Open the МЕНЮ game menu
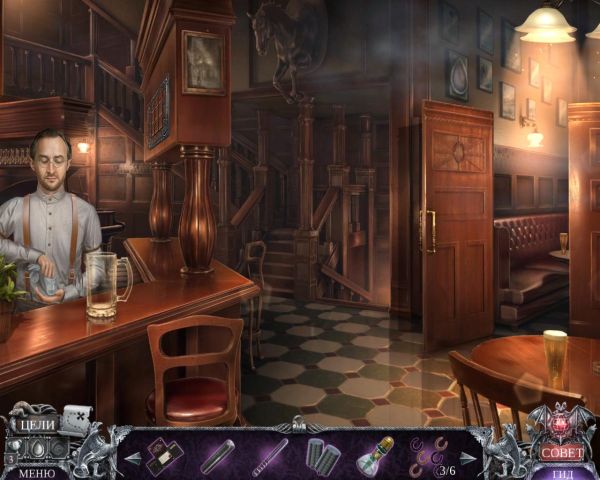 (x=38, y=473)
